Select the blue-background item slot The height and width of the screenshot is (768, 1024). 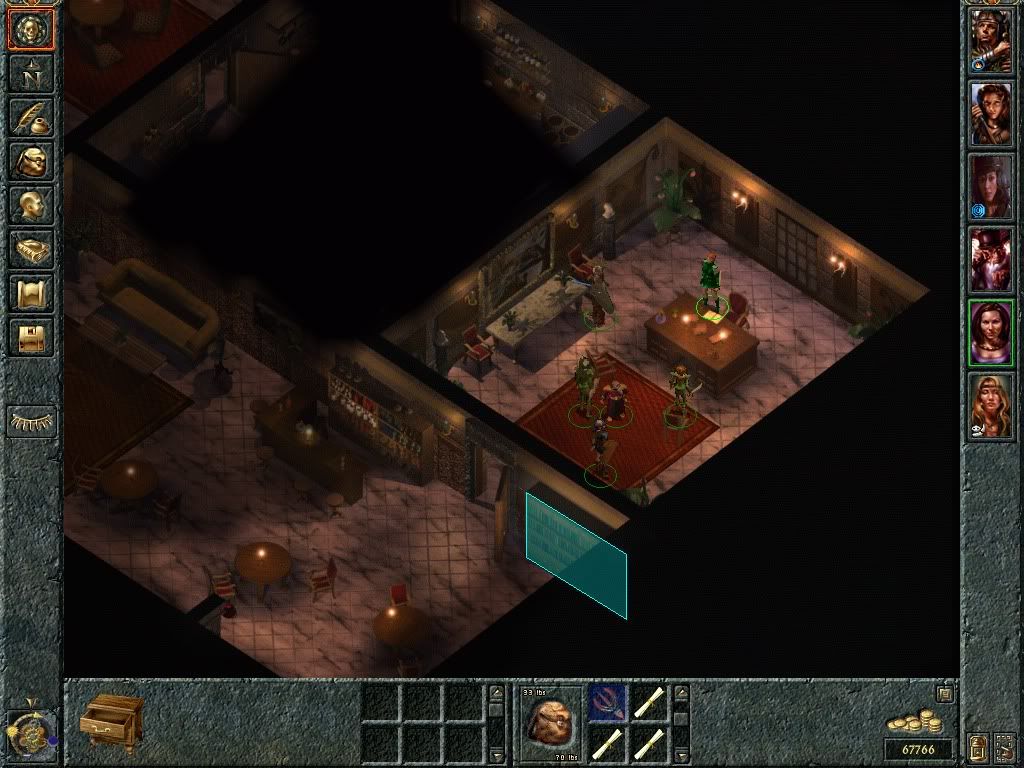pyautogui.click(x=608, y=701)
